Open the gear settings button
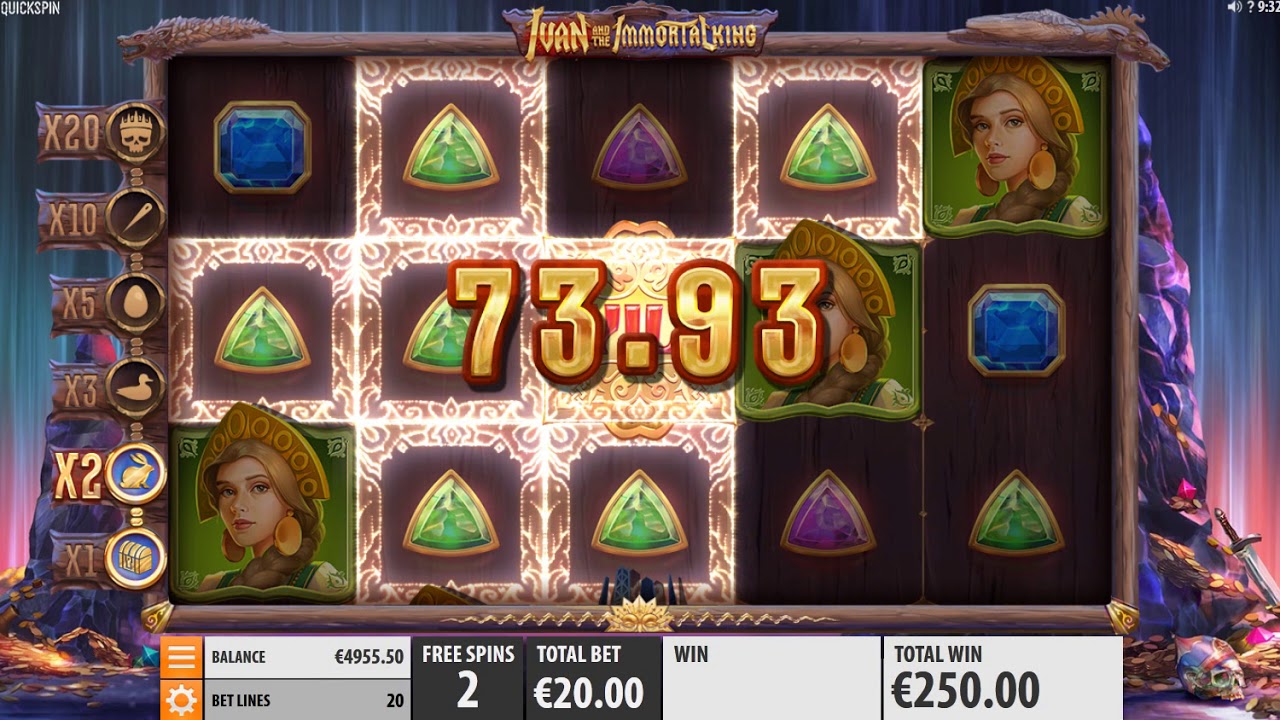1280x720 pixels. (x=181, y=699)
